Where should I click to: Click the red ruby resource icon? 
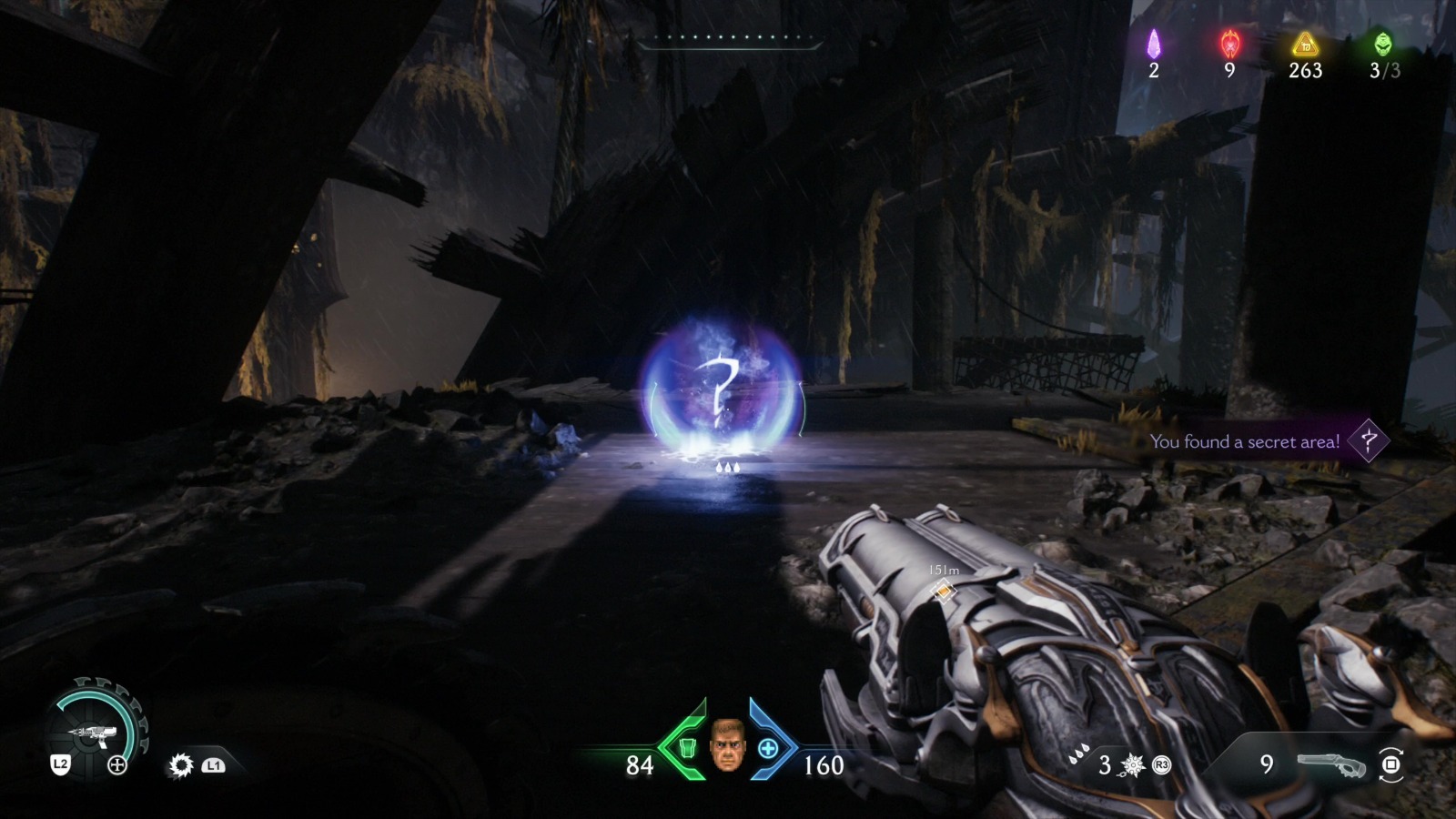coord(1229,44)
